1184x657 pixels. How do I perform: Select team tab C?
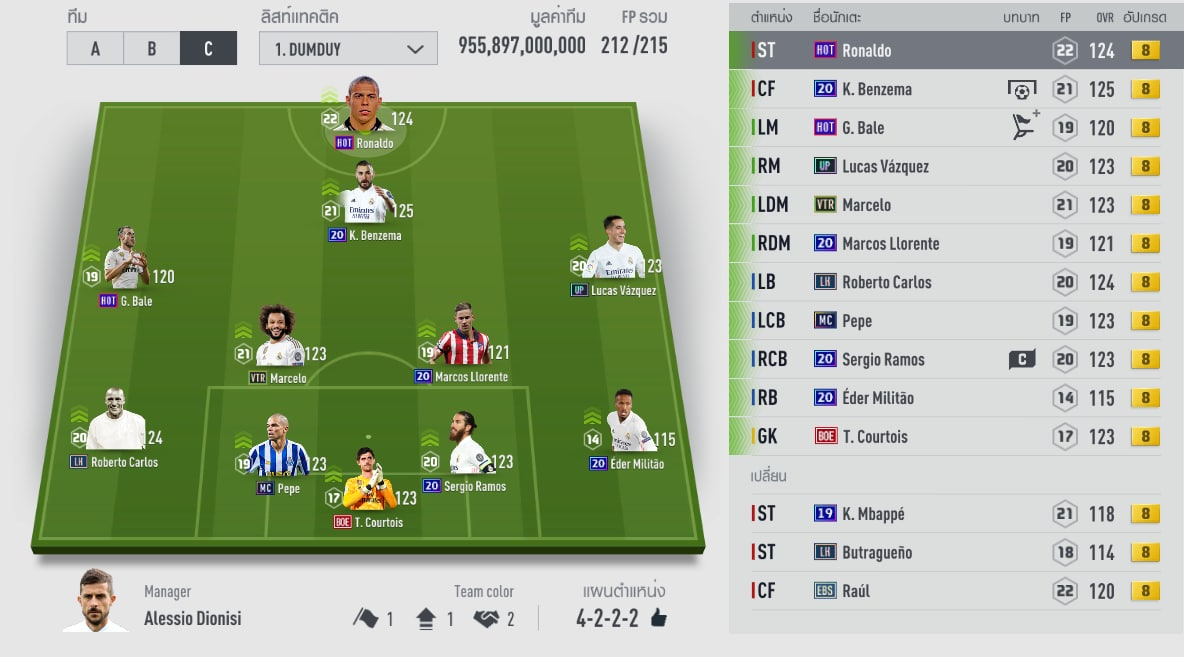[208, 49]
